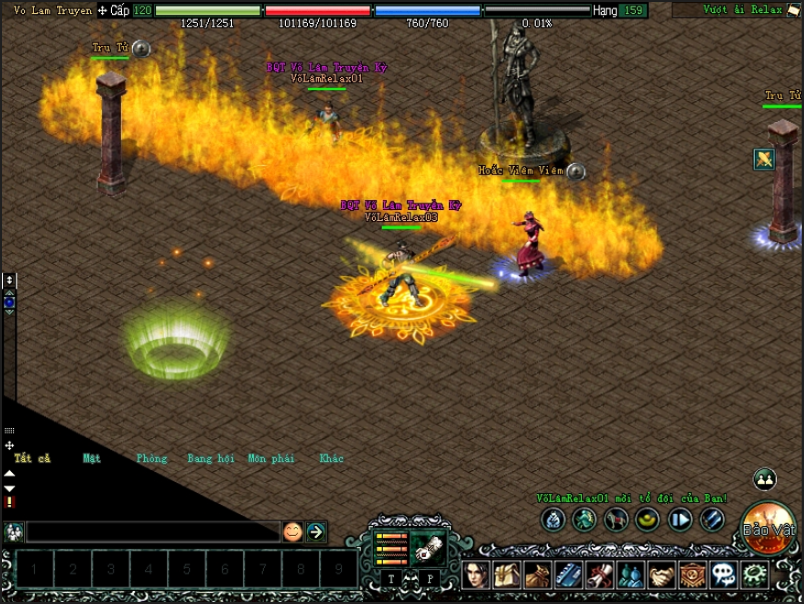Viewport: 804px width, 604px height.
Task: Open the Bảo Vật orb
Action: coord(770,526)
